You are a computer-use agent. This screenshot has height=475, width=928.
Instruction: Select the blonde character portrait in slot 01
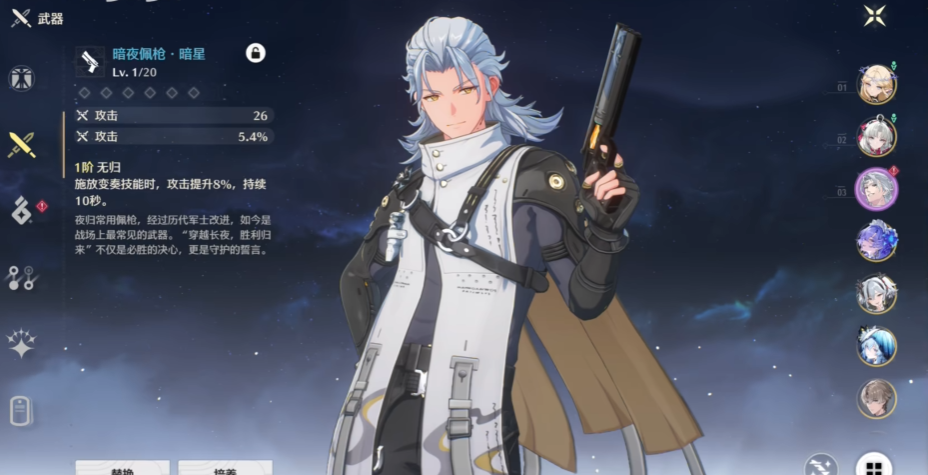[x=876, y=84]
